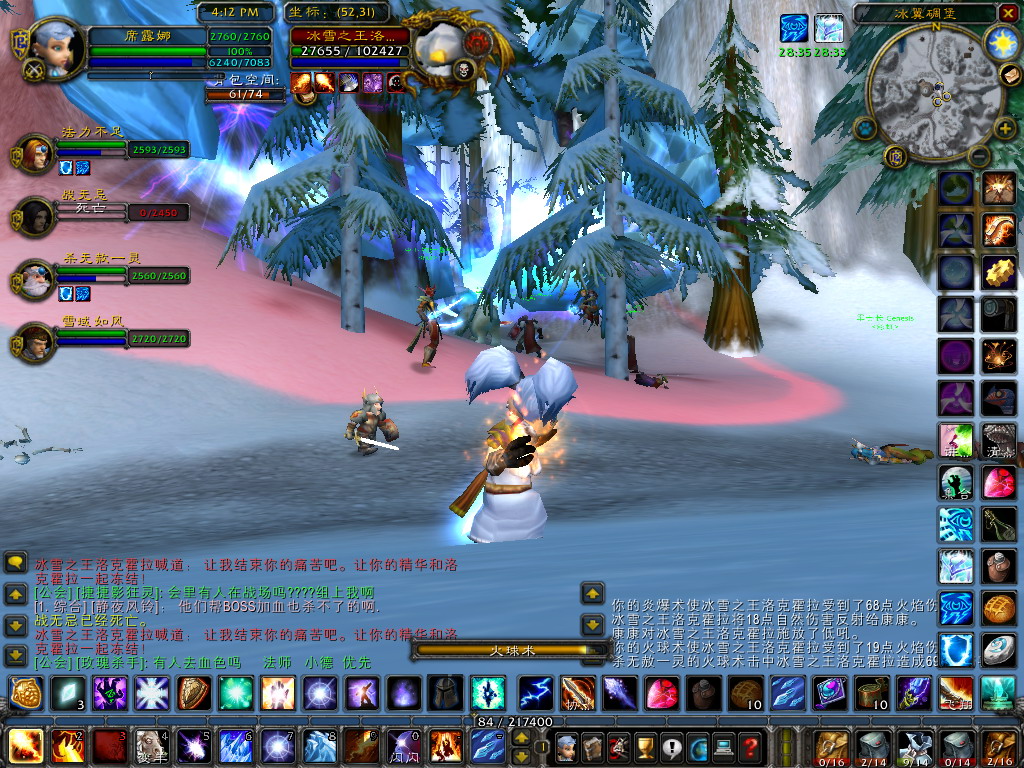1024x768 pixels.
Task: Open the chat speech bubble menu button
Action: pyautogui.click(x=16, y=563)
